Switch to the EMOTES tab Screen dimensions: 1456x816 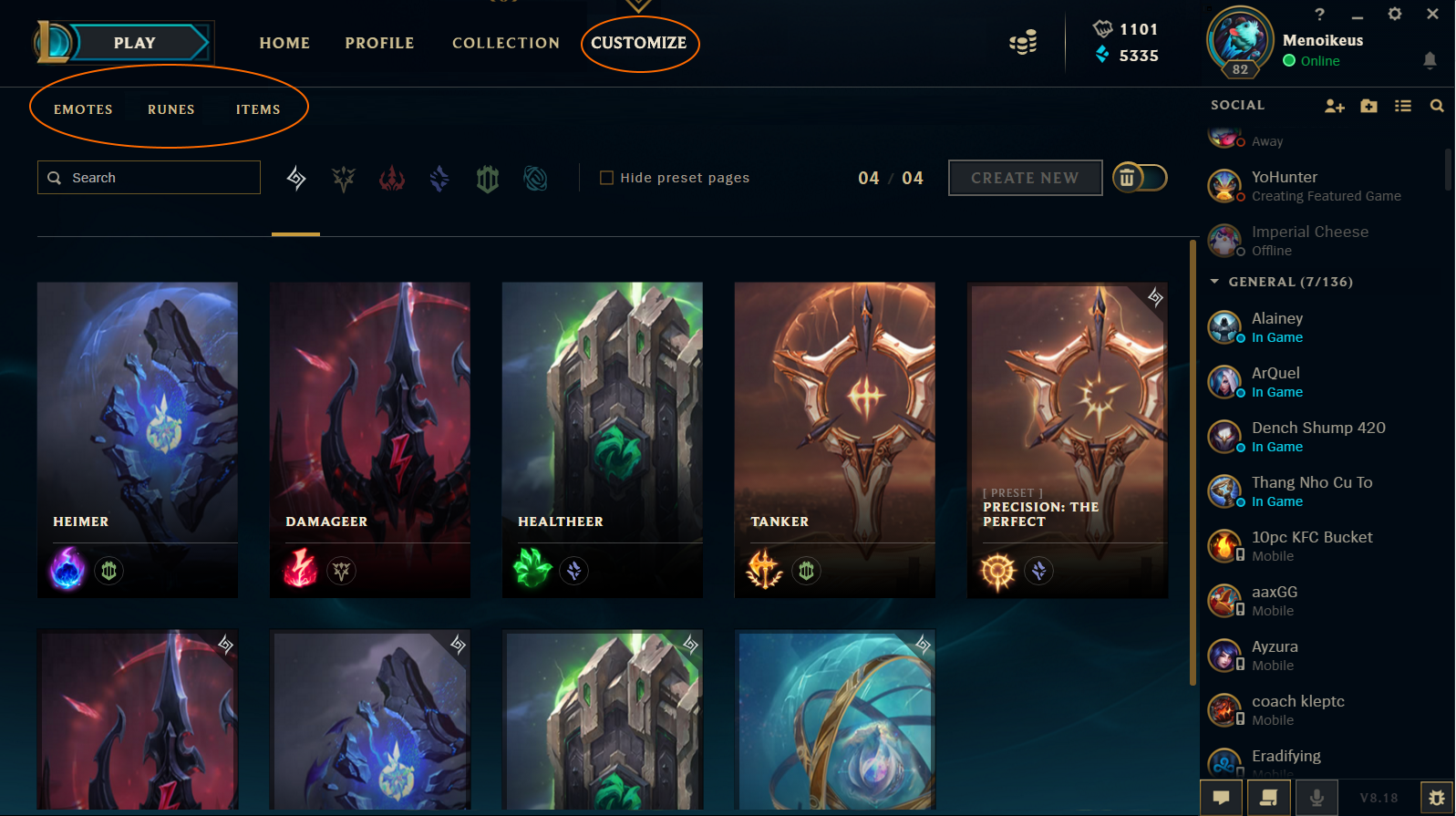(83, 108)
